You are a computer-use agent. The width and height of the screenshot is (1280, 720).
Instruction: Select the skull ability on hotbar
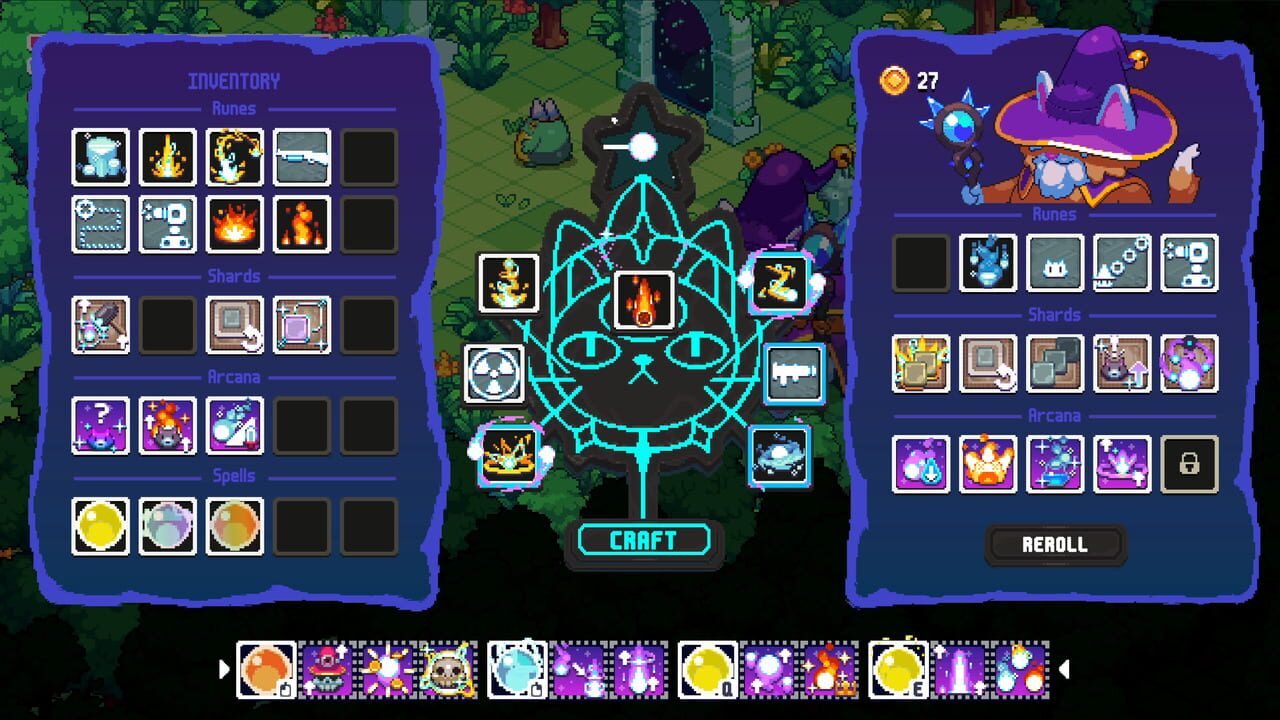coord(445,670)
